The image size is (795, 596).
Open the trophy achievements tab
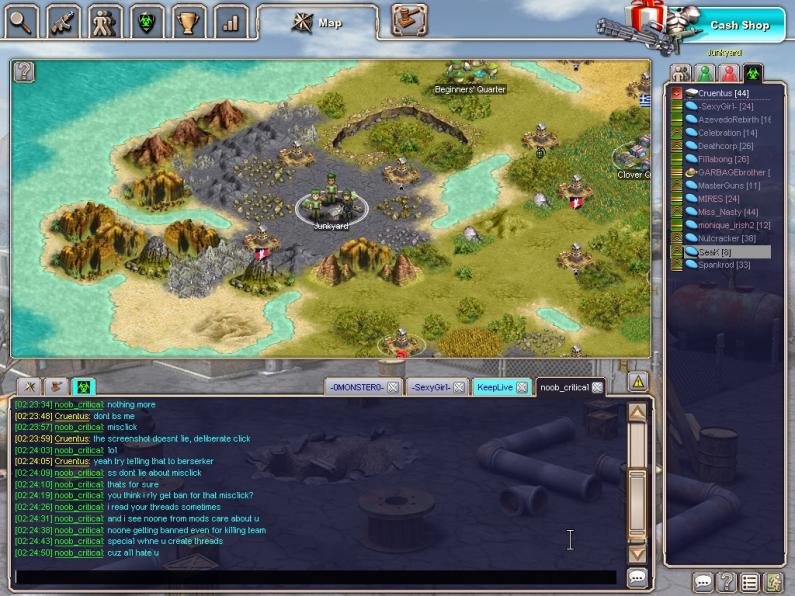[187, 19]
